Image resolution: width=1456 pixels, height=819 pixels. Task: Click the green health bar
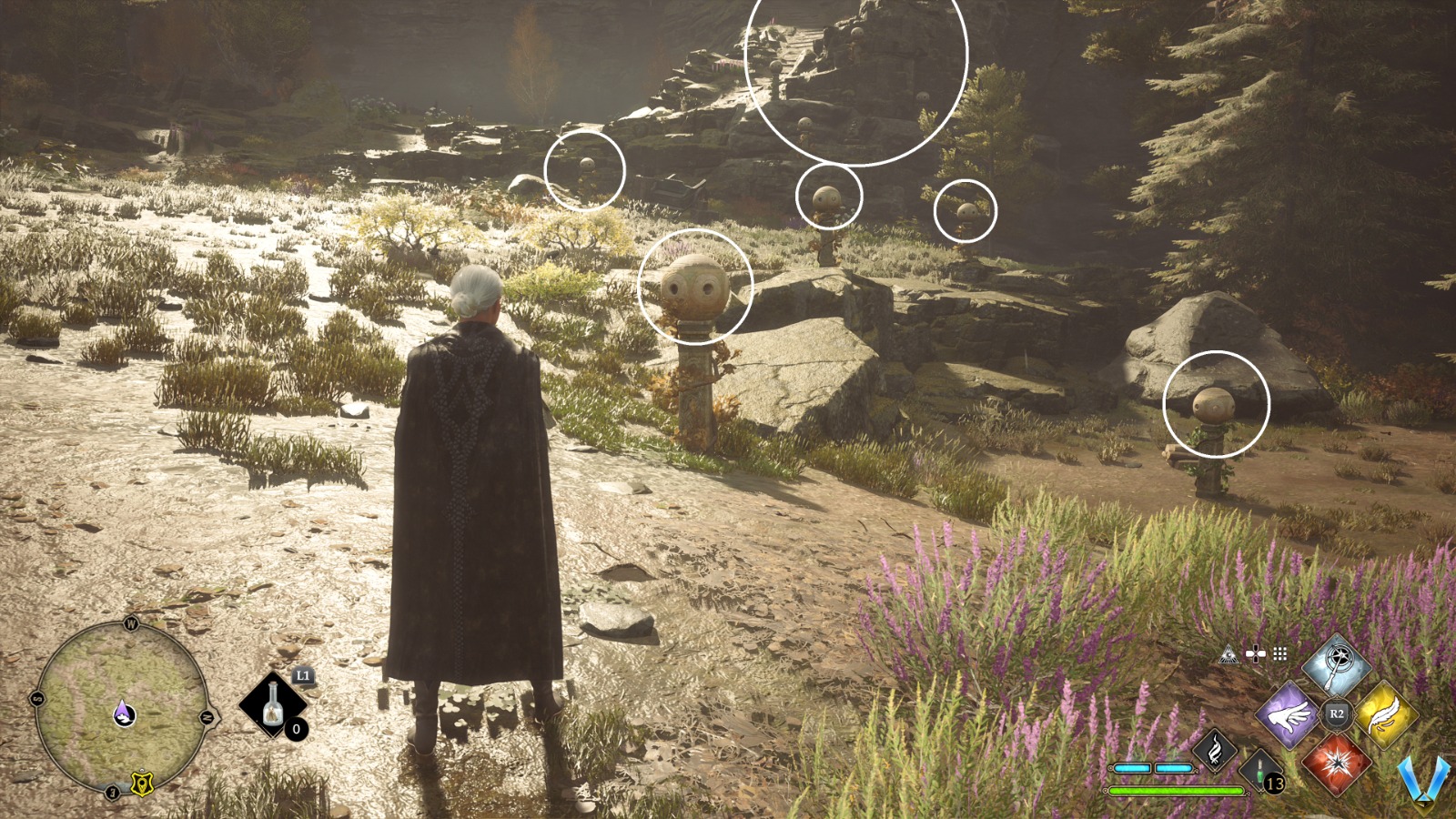[1176, 790]
